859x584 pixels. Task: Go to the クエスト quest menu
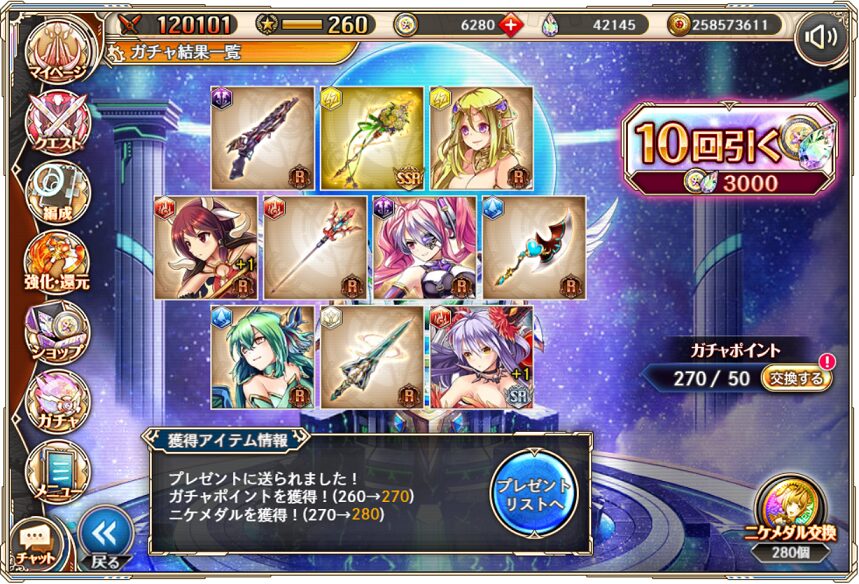point(57,124)
